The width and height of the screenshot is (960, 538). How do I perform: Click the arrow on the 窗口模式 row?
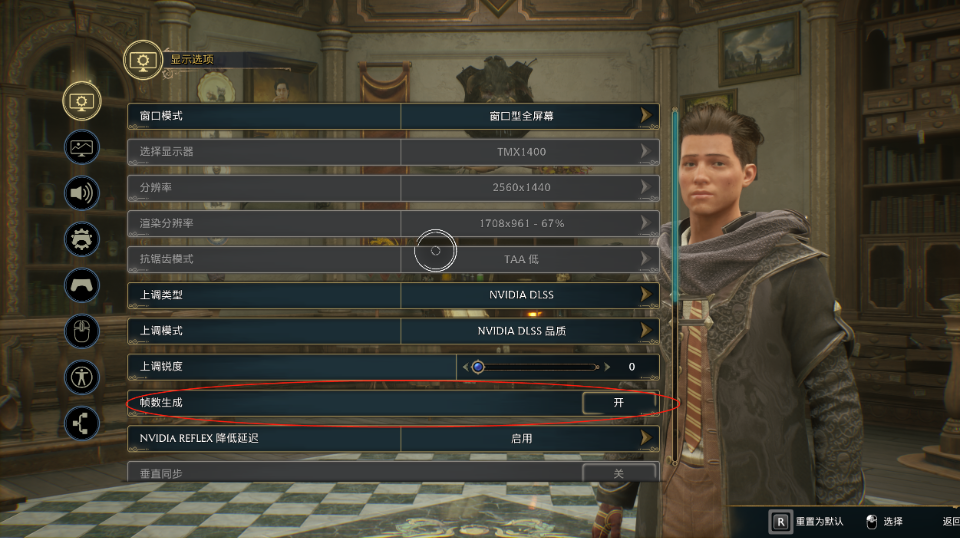(647, 116)
